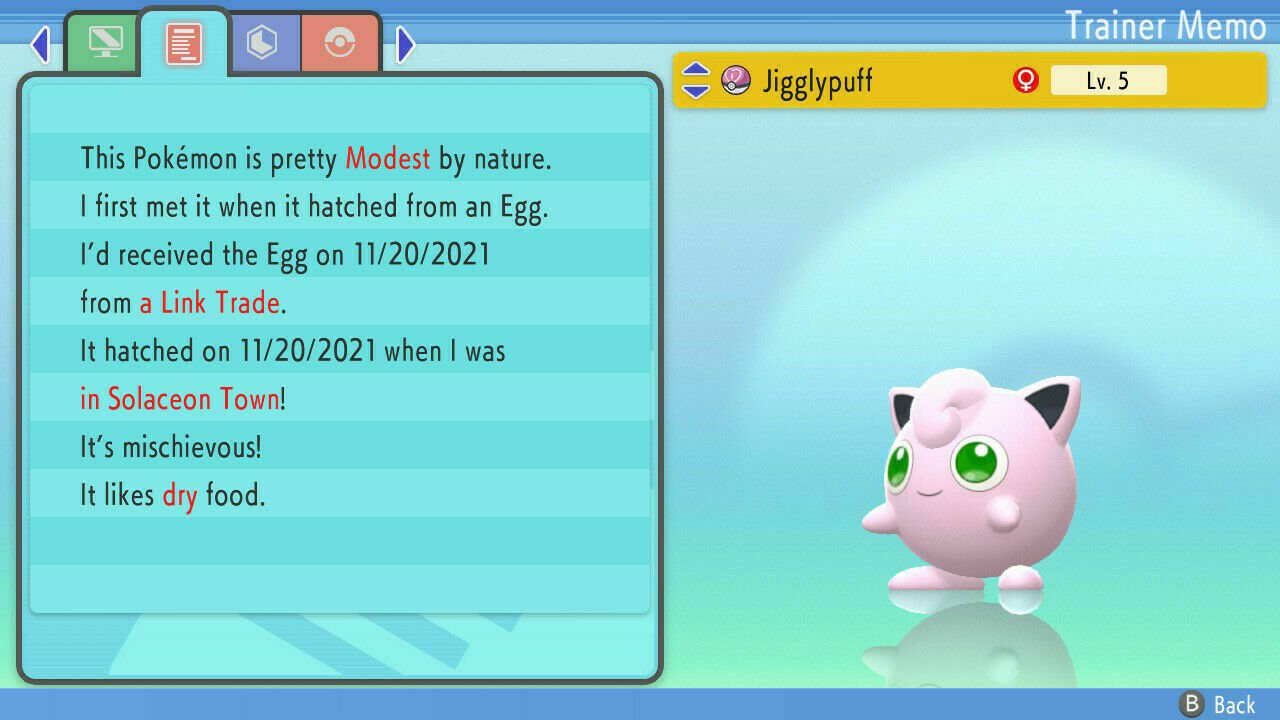Open the moves tab with Poké Ball icon
The height and width of the screenshot is (720, 1280).
[340, 42]
